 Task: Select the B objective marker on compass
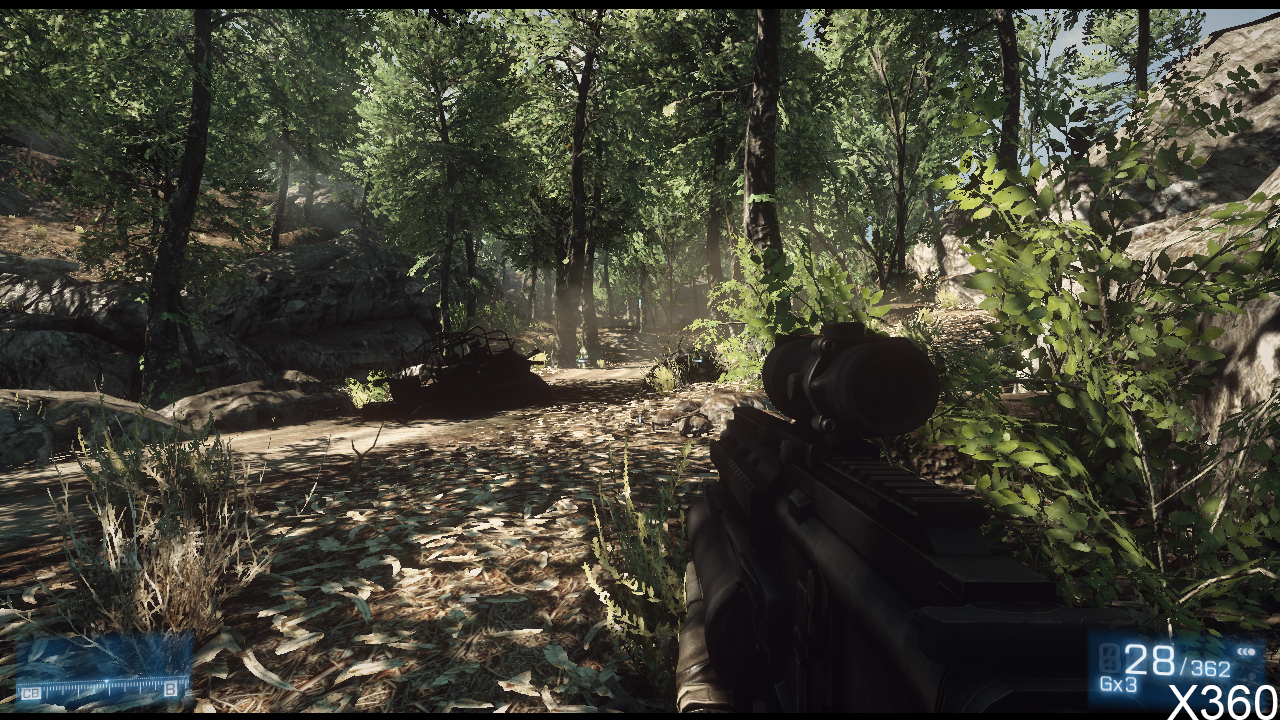[171, 690]
